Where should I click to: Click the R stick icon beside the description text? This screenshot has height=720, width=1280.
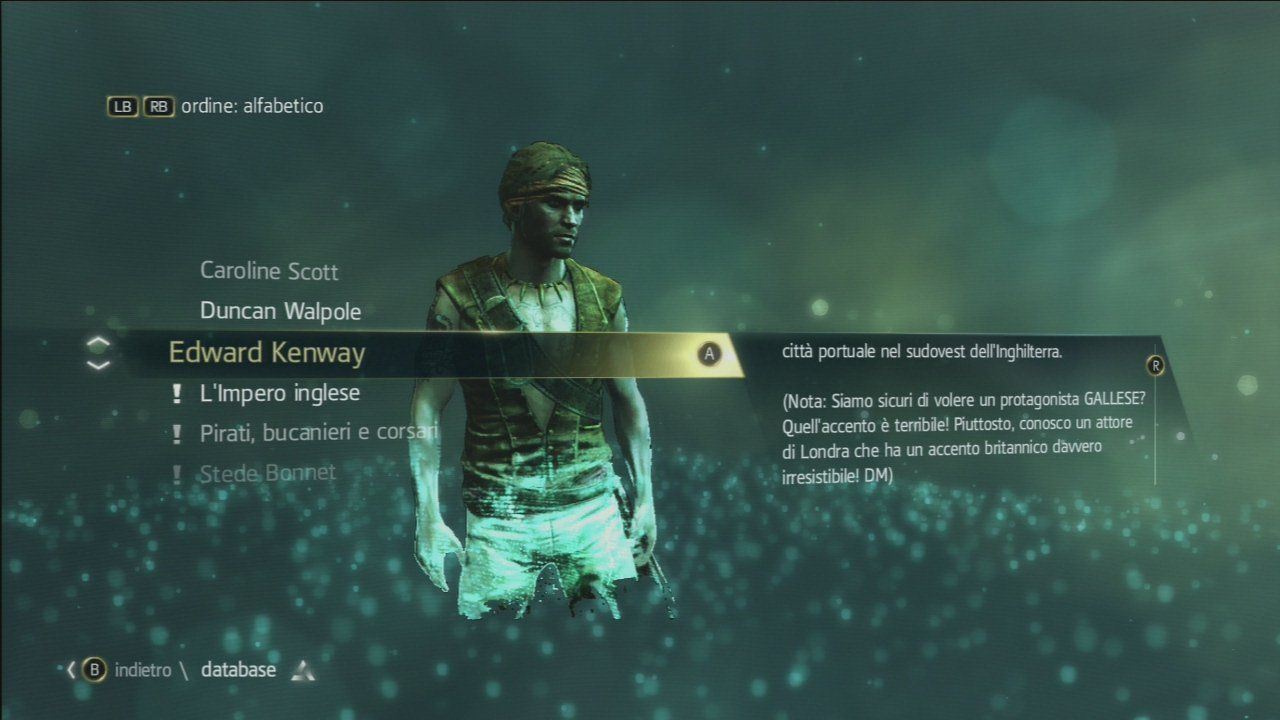pyautogui.click(x=1156, y=366)
